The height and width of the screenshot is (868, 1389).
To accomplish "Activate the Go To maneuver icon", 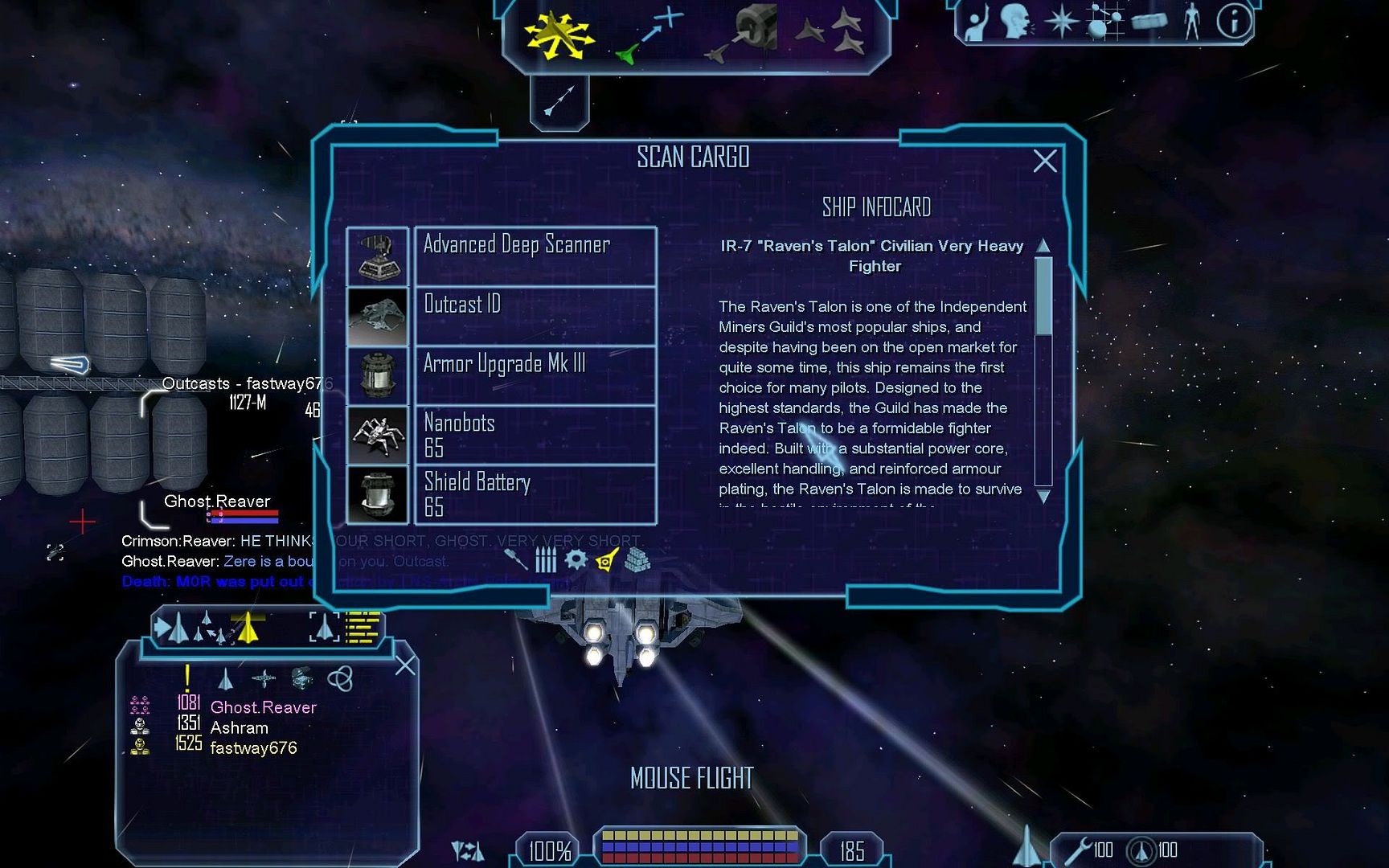I will (x=649, y=35).
